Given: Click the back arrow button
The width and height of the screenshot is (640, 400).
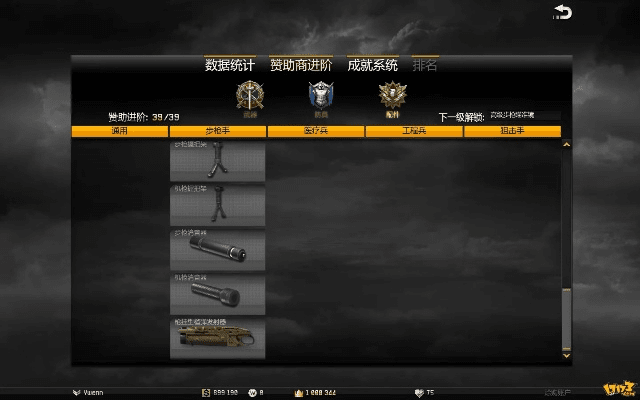Looking at the screenshot, I should 563,12.
